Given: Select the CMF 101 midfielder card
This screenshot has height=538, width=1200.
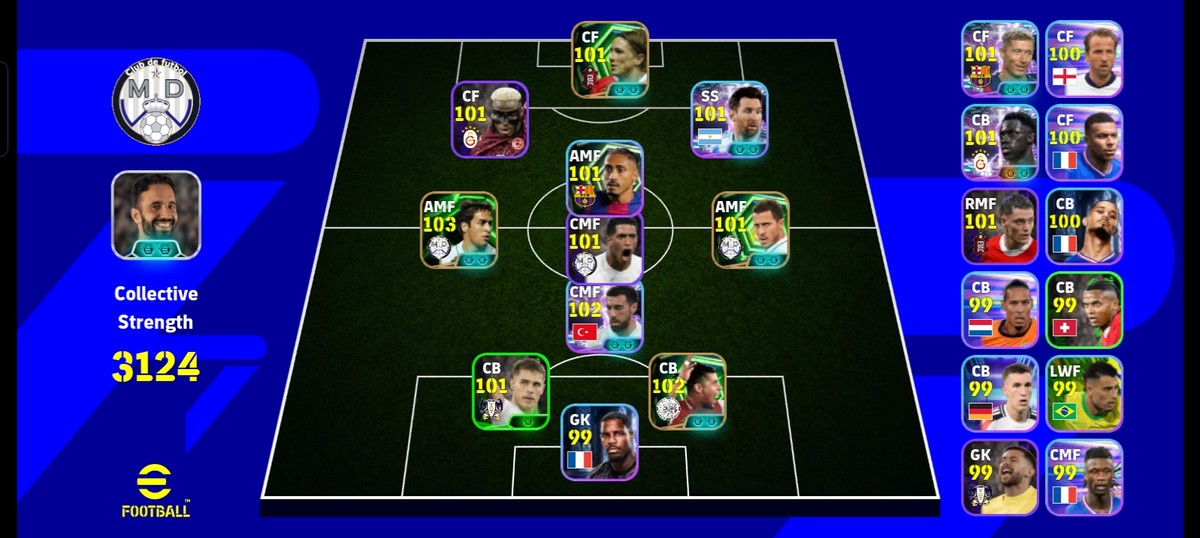Looking at the screenshot, I should click(x=604, y=246).
